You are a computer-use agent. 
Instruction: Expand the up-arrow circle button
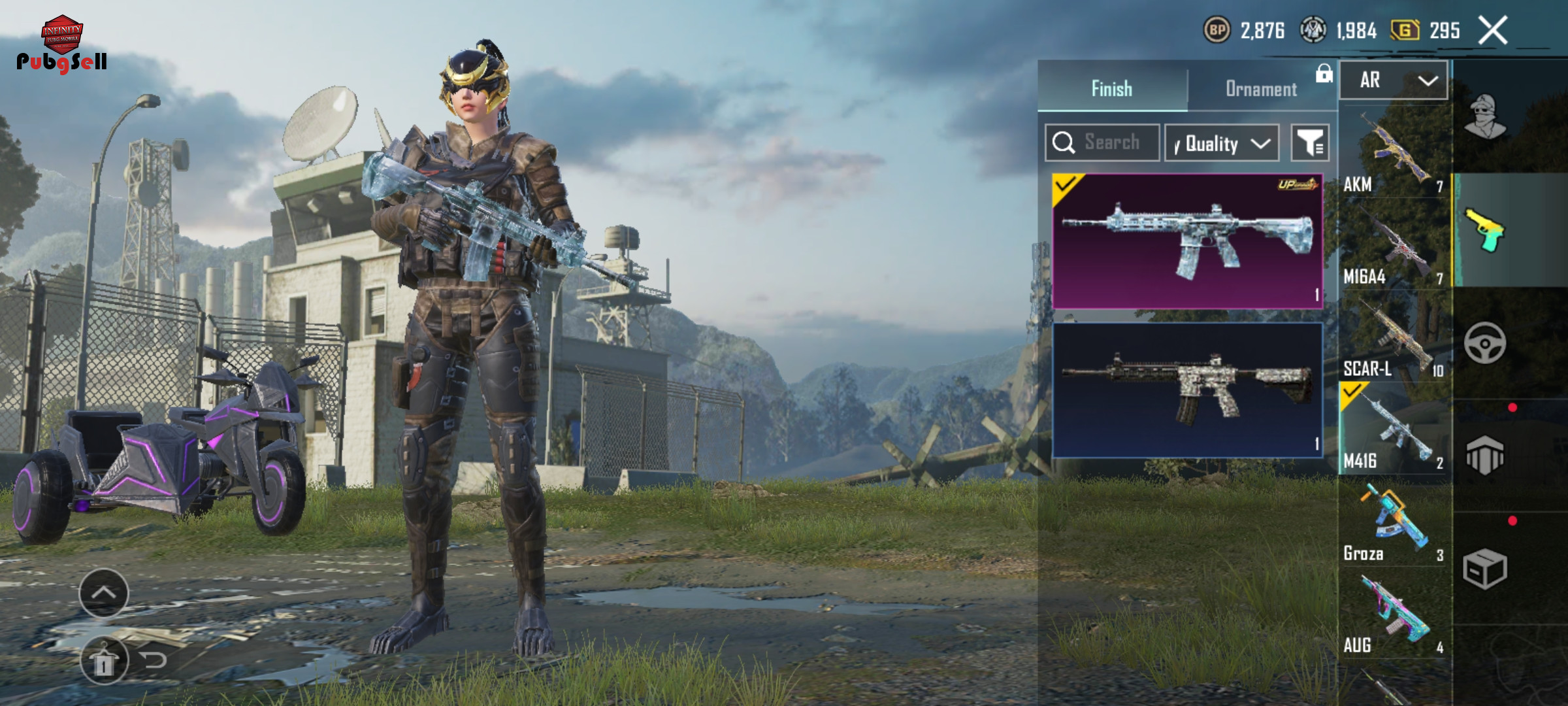pos(104,593)
